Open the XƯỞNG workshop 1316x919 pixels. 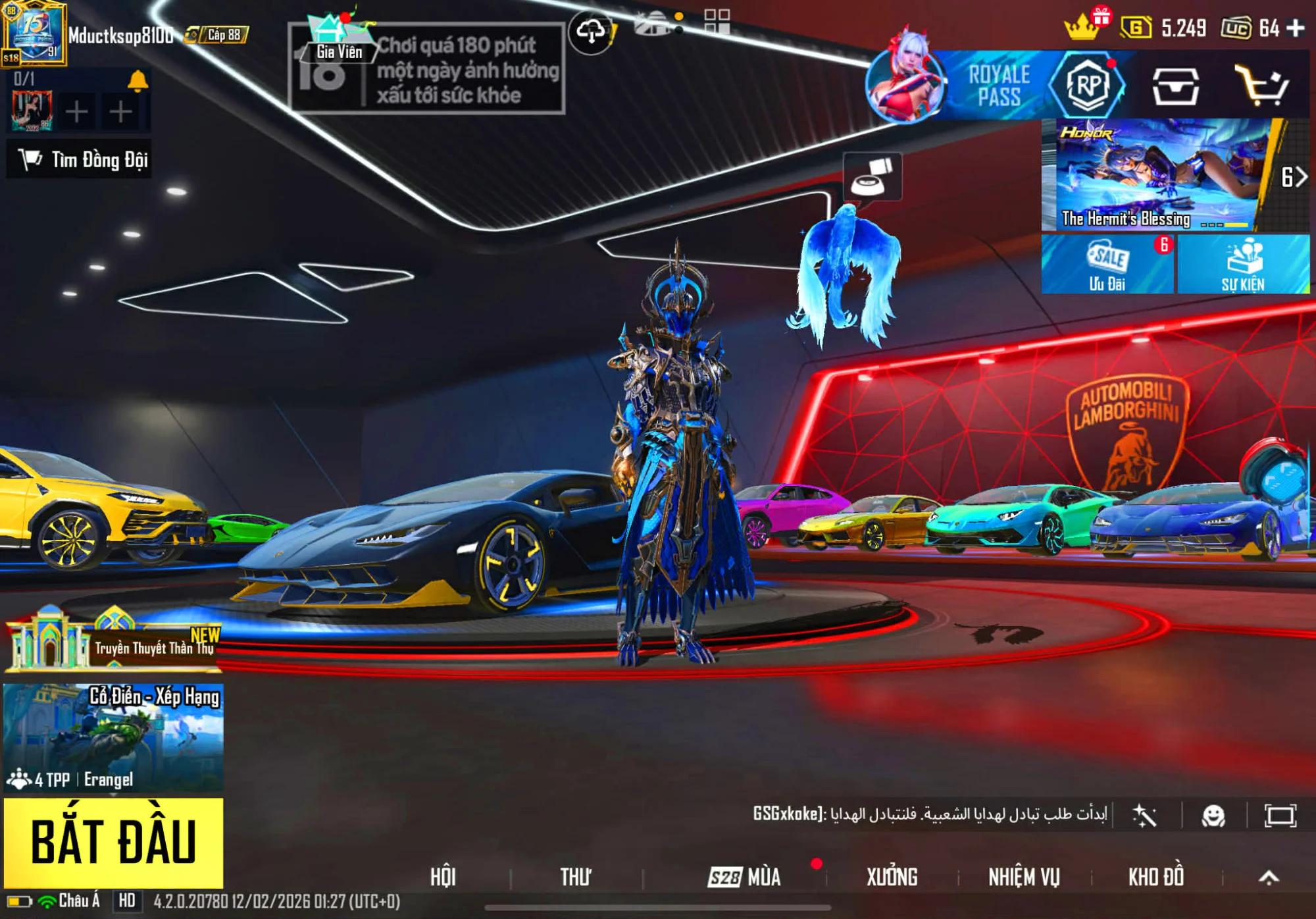[x=892, y=877]
